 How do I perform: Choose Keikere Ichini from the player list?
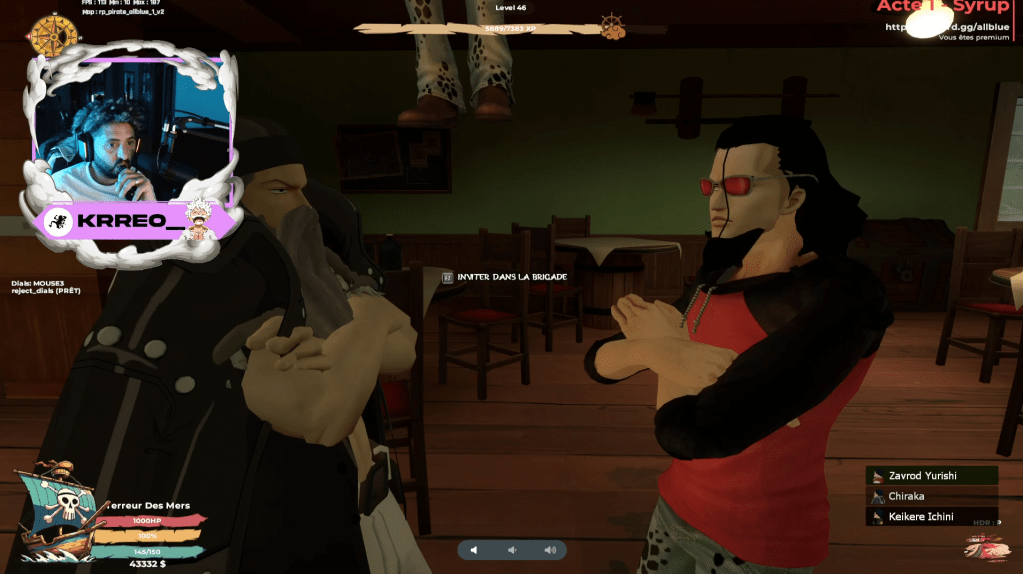[x=931, y=517]
